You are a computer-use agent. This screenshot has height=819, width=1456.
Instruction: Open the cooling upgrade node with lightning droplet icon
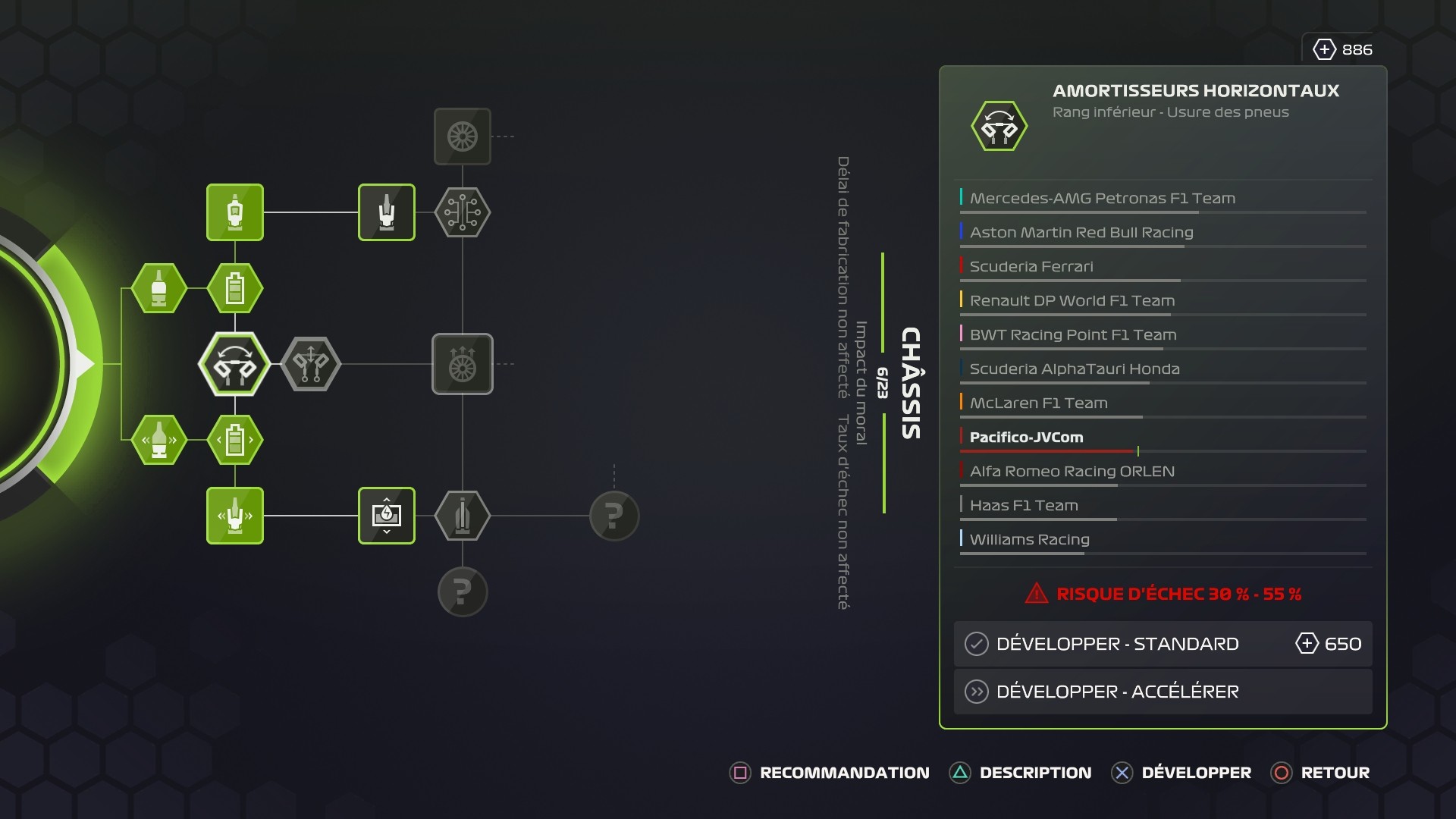pyautogui.click(x=387, y=516)
